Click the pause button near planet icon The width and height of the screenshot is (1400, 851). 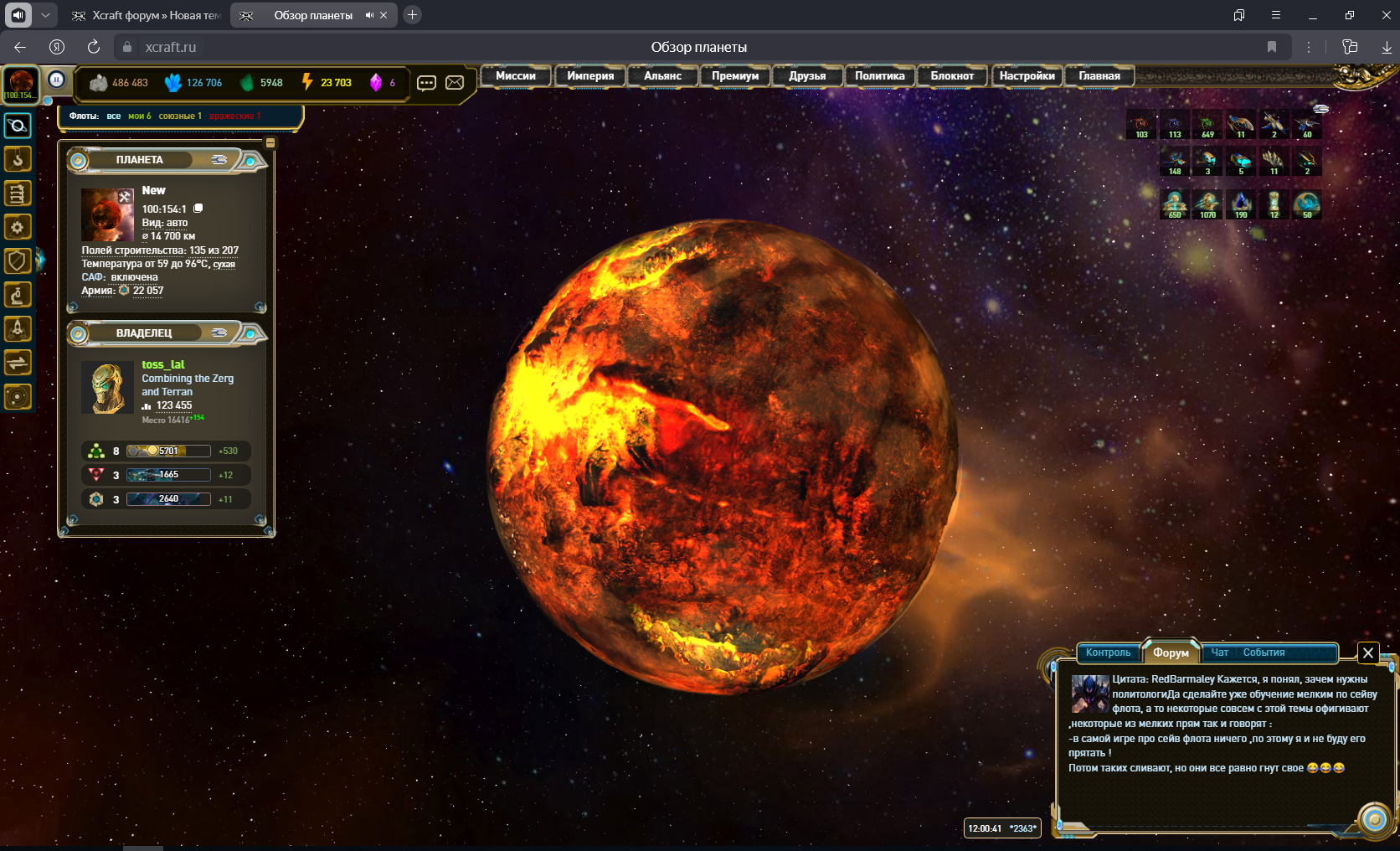(x=56, y=80)
